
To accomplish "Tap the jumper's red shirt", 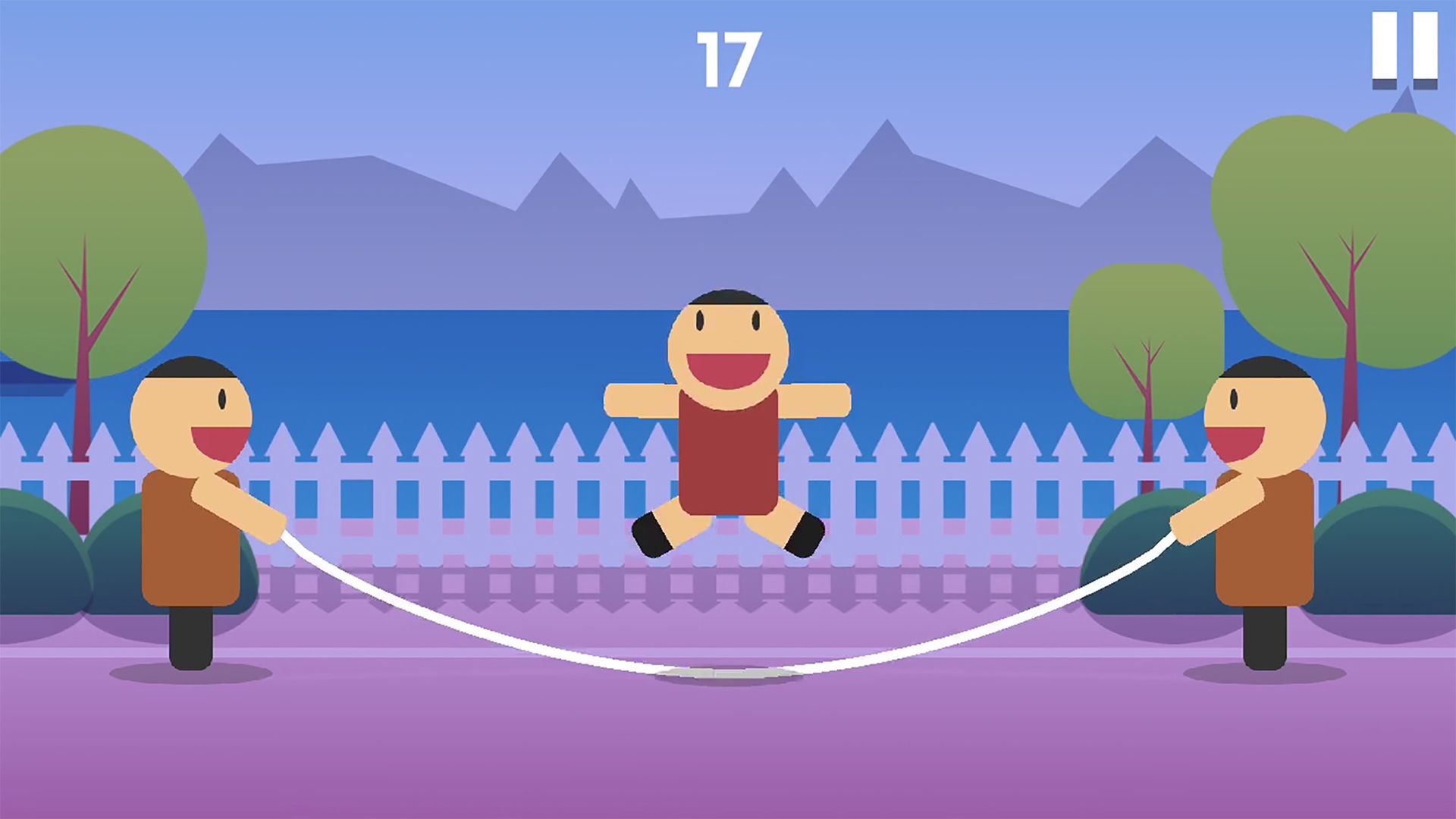I will pyautogui.click(x=726, y=463).
